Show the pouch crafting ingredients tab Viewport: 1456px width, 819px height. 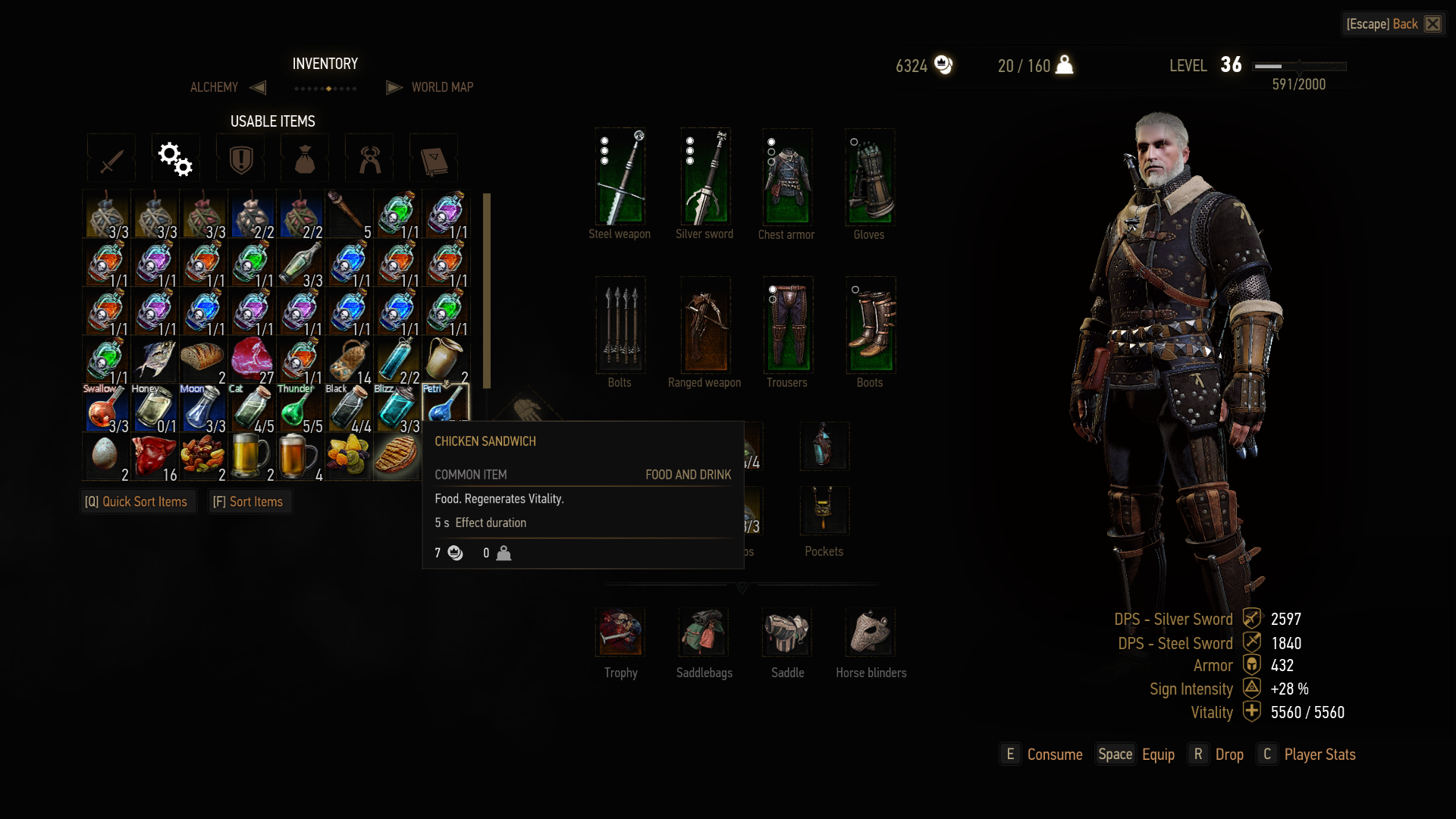pos(305,159)
